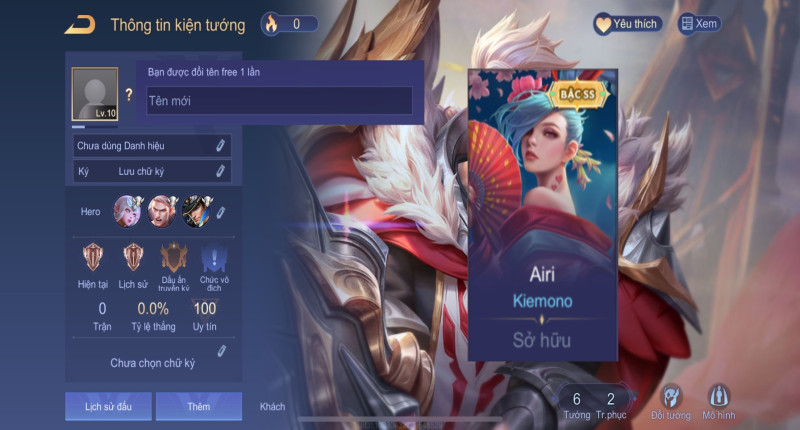This screenshot has width=800, height=430.
Task: Go back using the top-left arrow
Action: click(x=79, y=24)
